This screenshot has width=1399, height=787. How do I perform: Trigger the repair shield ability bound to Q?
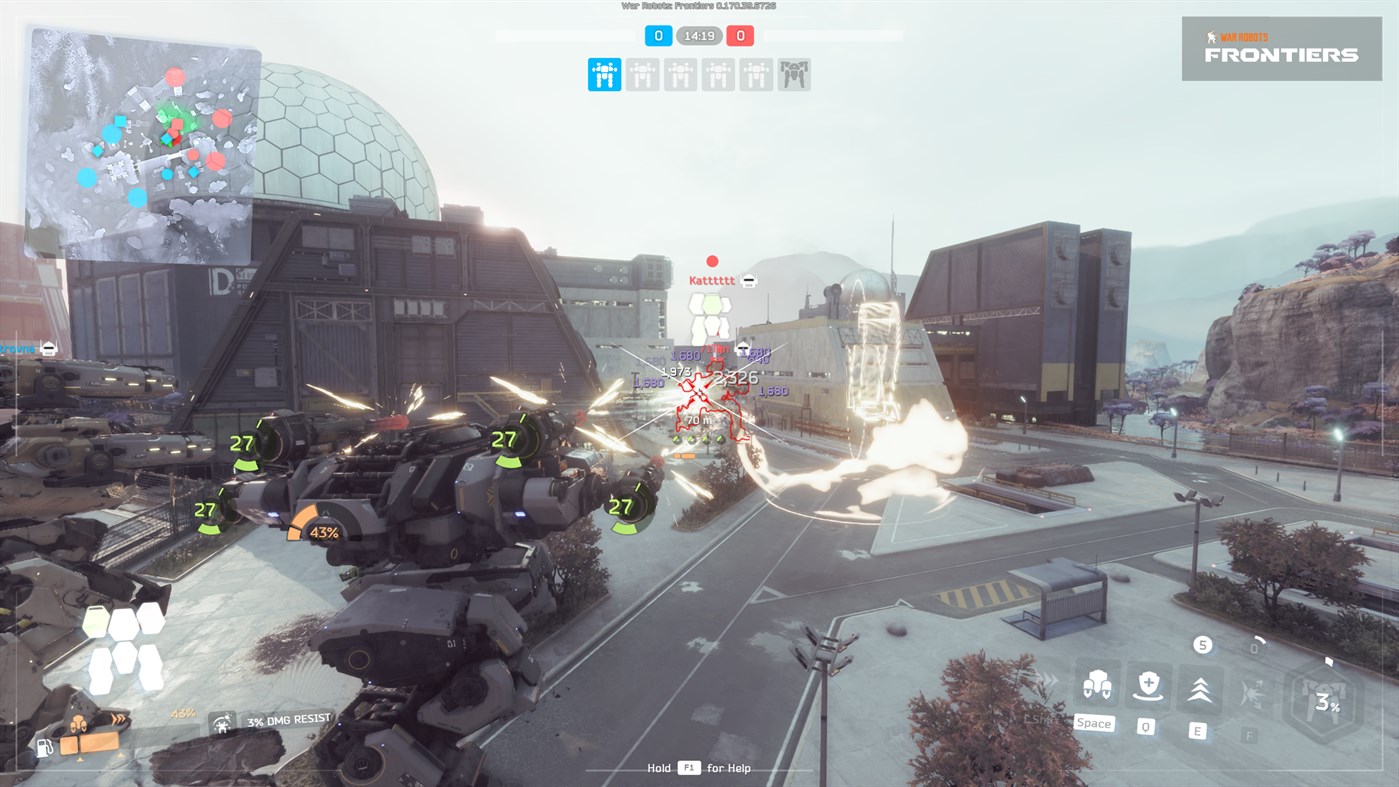[x=1147, y=687]
